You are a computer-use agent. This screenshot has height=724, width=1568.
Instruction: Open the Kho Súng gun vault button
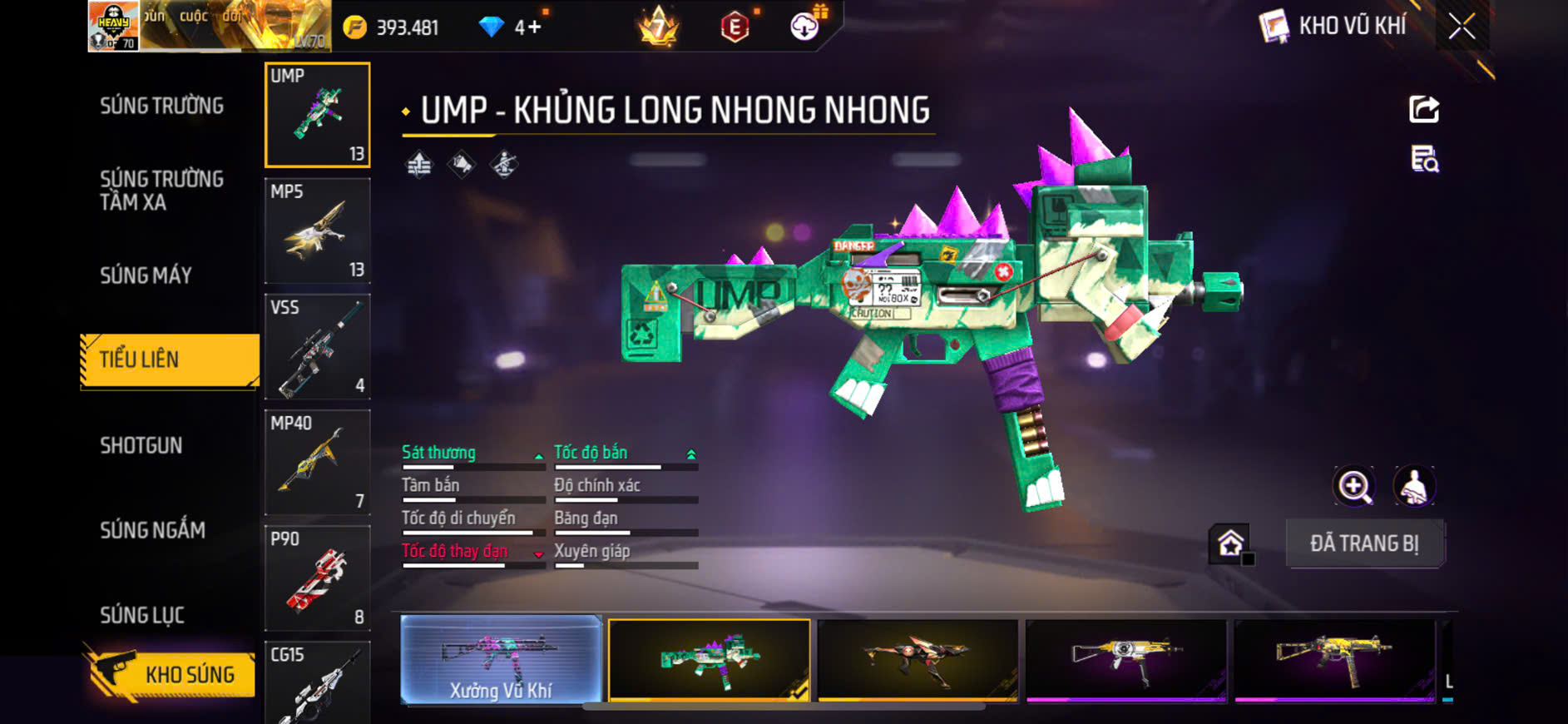[x=170, y=673]
